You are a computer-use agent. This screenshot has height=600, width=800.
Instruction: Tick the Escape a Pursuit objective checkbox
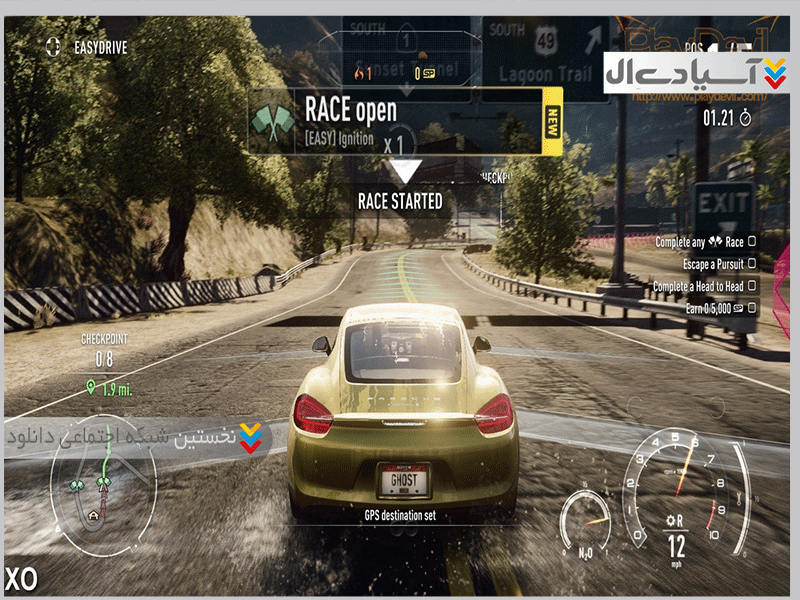[x=751, y=264]
